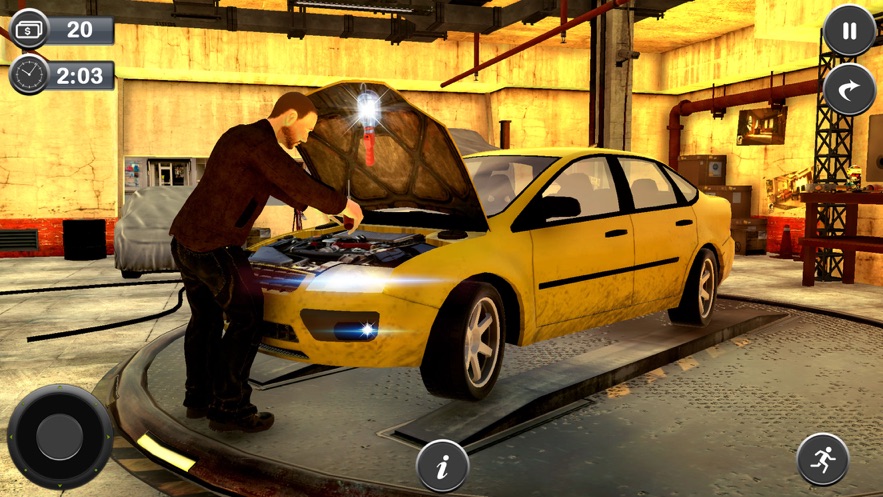Viewport: 883px width, 497px height.
Task: Tap the curved arrow button
Action: coord(849,90)
